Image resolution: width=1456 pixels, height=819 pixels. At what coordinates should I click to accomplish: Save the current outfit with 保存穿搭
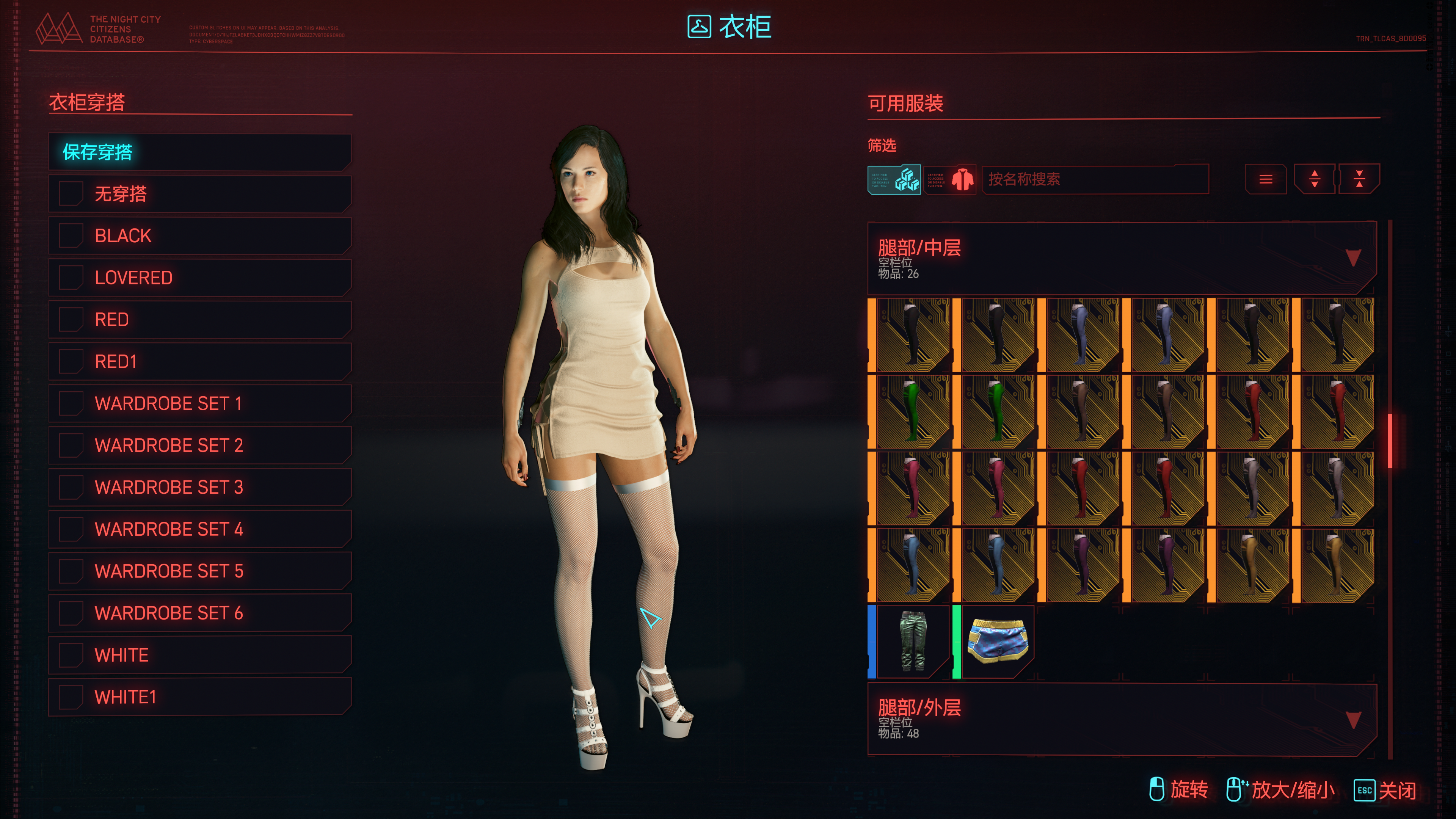199,152
